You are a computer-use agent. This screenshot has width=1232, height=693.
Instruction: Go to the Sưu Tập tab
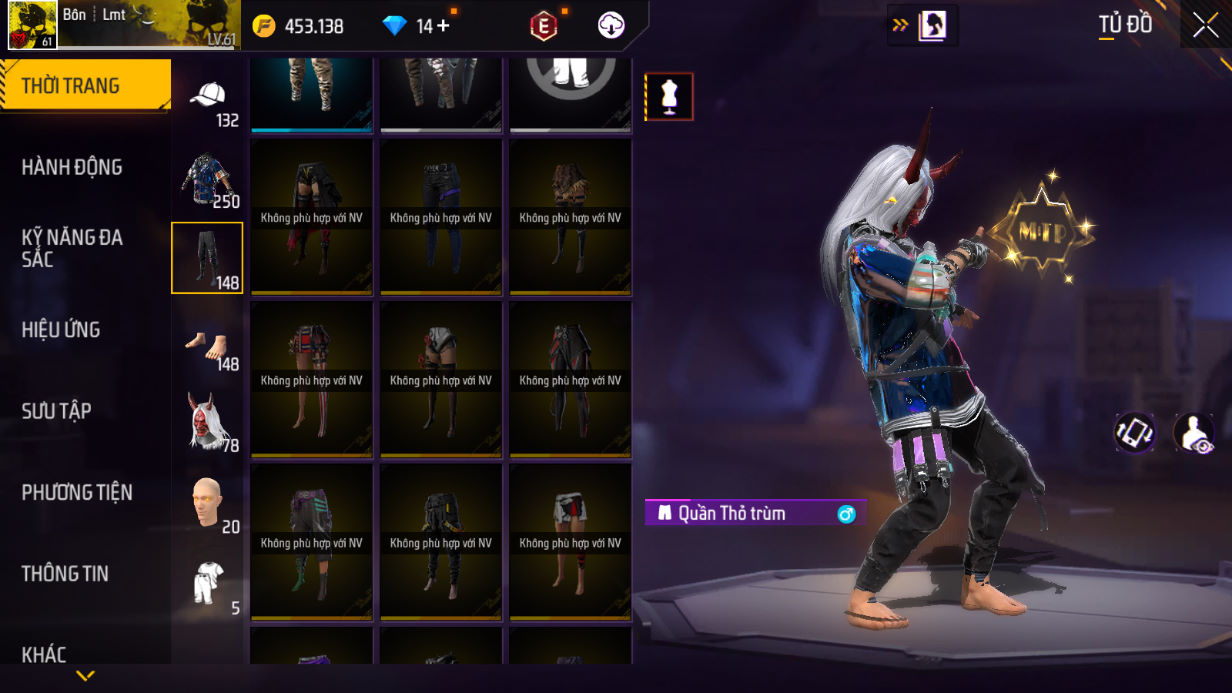tap(57, 411)
